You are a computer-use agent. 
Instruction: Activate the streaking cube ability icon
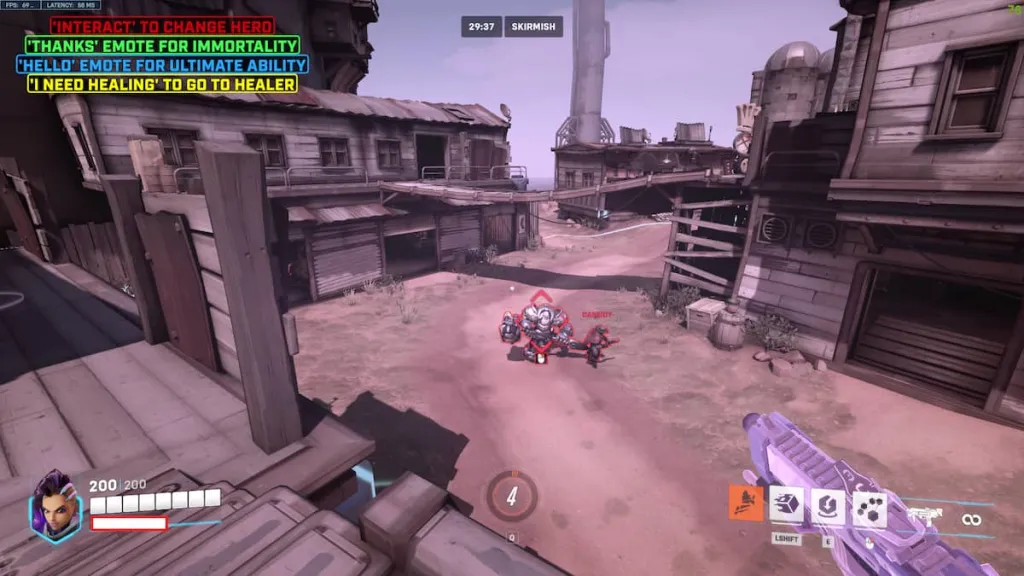[x=785, y=507]
